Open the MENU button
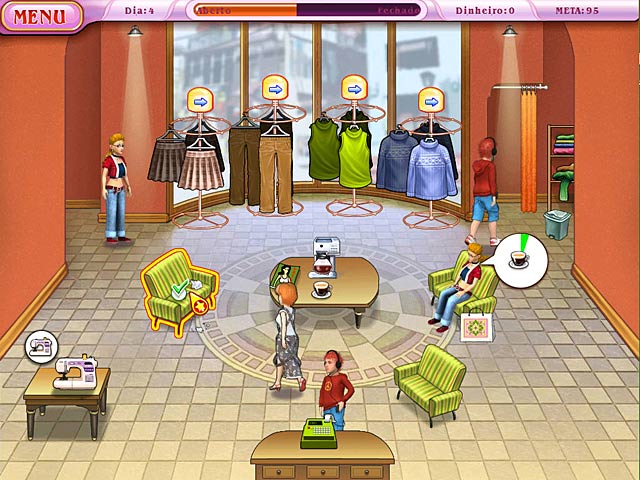This screenshot has height=480, width=640. (x=41, y=16)
